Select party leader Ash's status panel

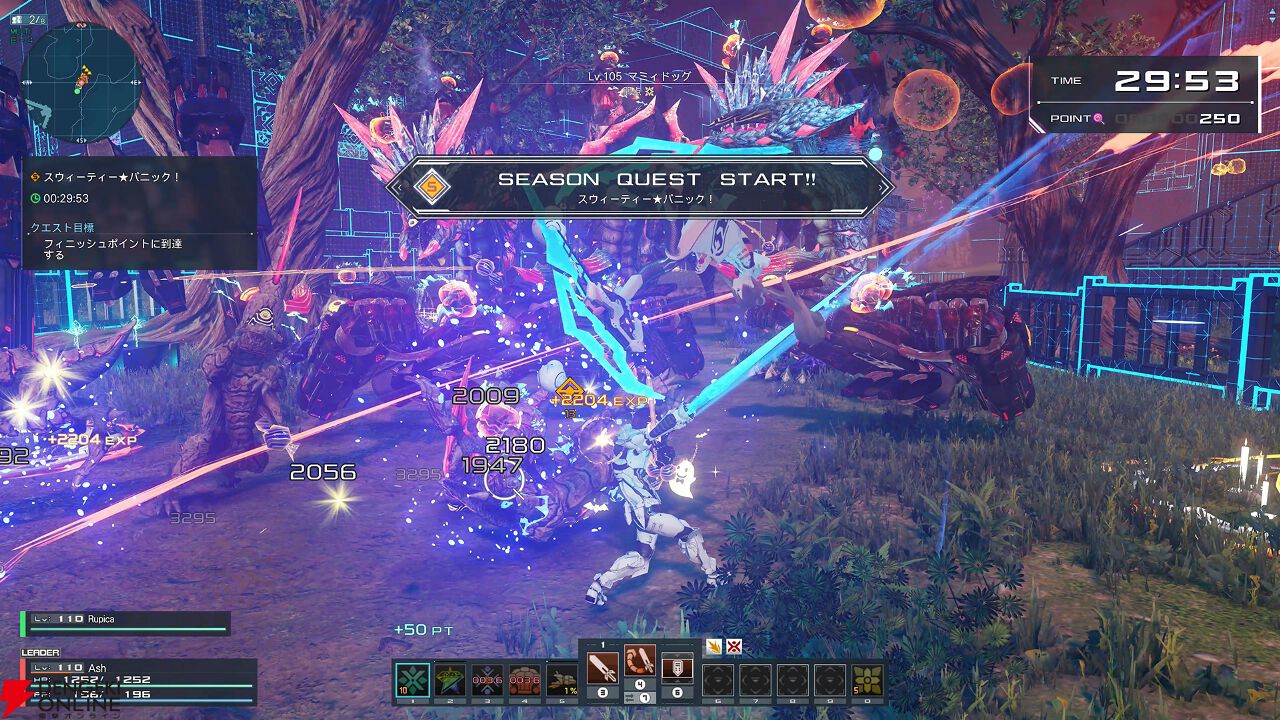pyautogui.click(x=138, y=680)
